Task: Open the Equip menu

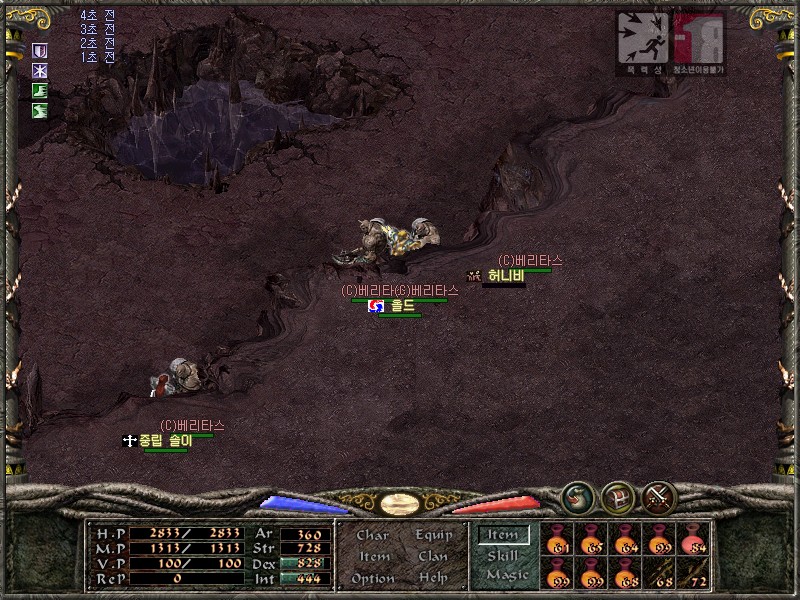Action: [433, 536]
